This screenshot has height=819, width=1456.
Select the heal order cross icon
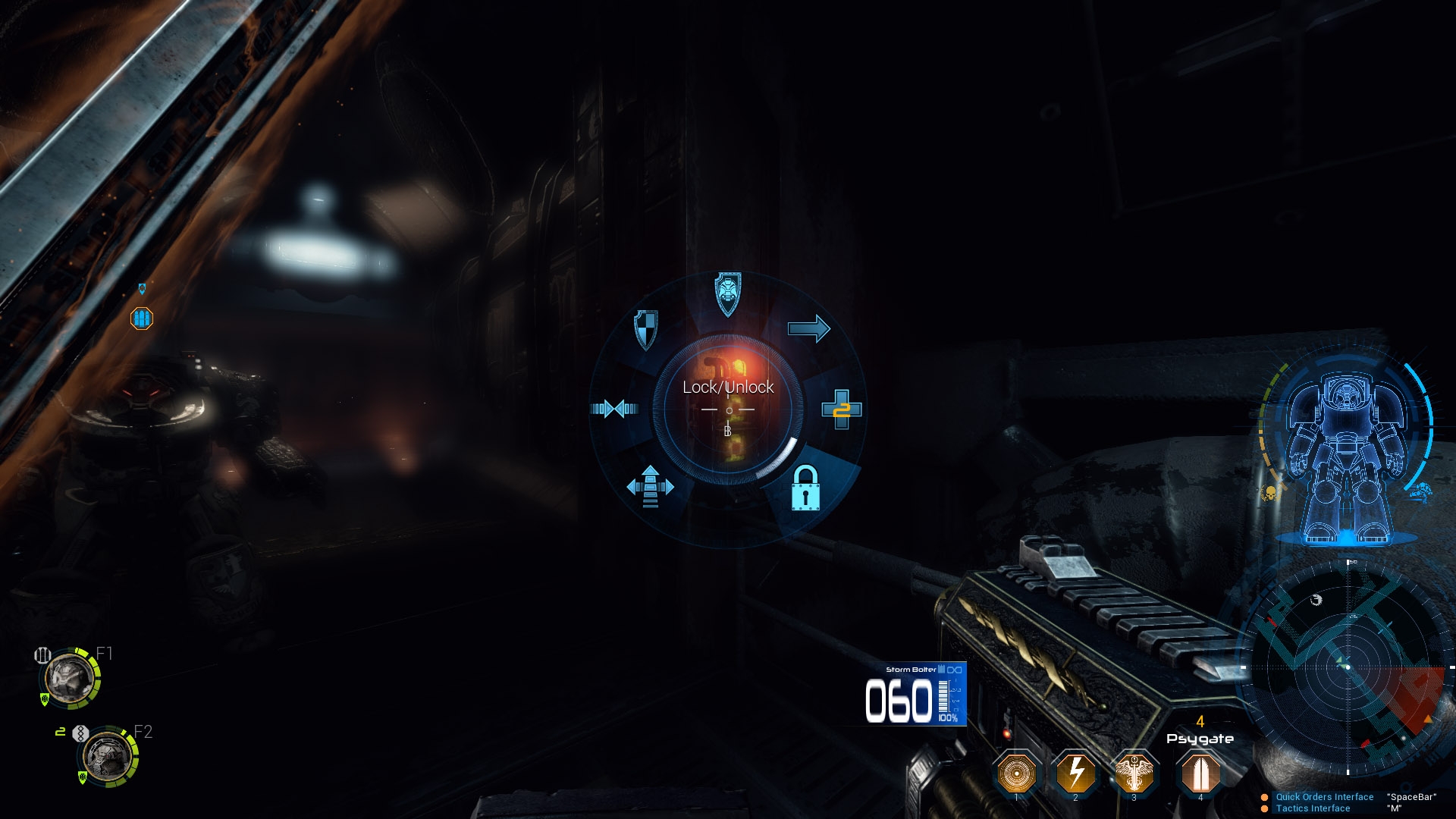(x=842, y=409)
